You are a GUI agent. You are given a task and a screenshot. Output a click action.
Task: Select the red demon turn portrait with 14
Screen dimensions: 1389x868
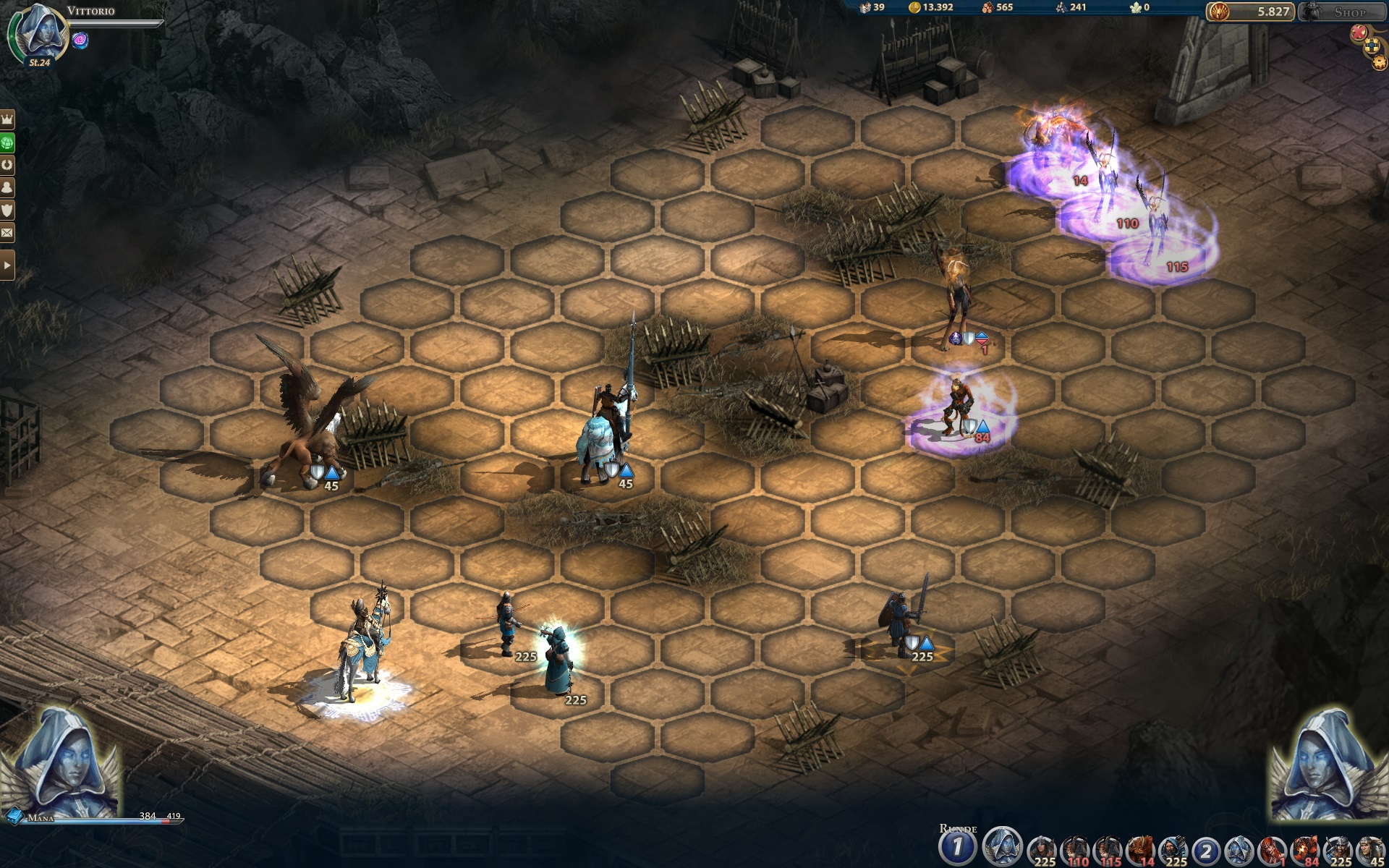tap(1141, 850)
